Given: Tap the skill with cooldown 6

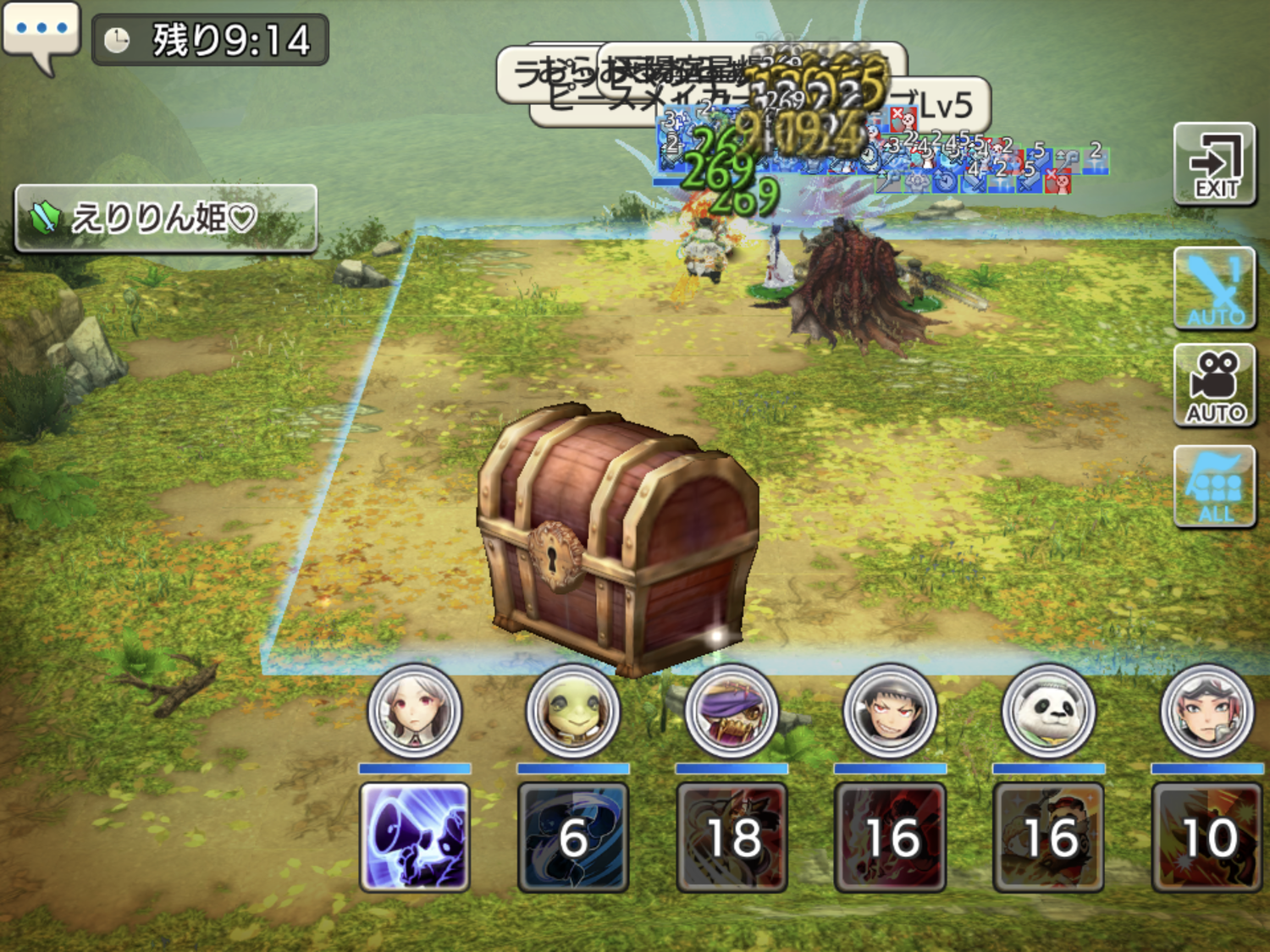Looking at the screenshot, I should pos(573,837).
